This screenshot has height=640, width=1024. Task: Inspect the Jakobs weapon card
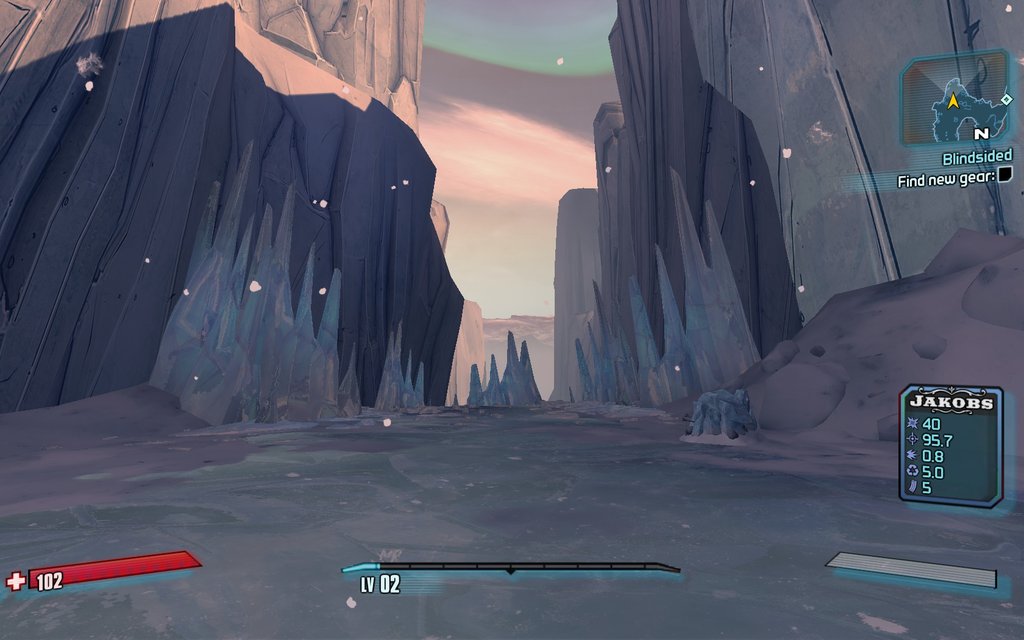(x=950, y=445)
